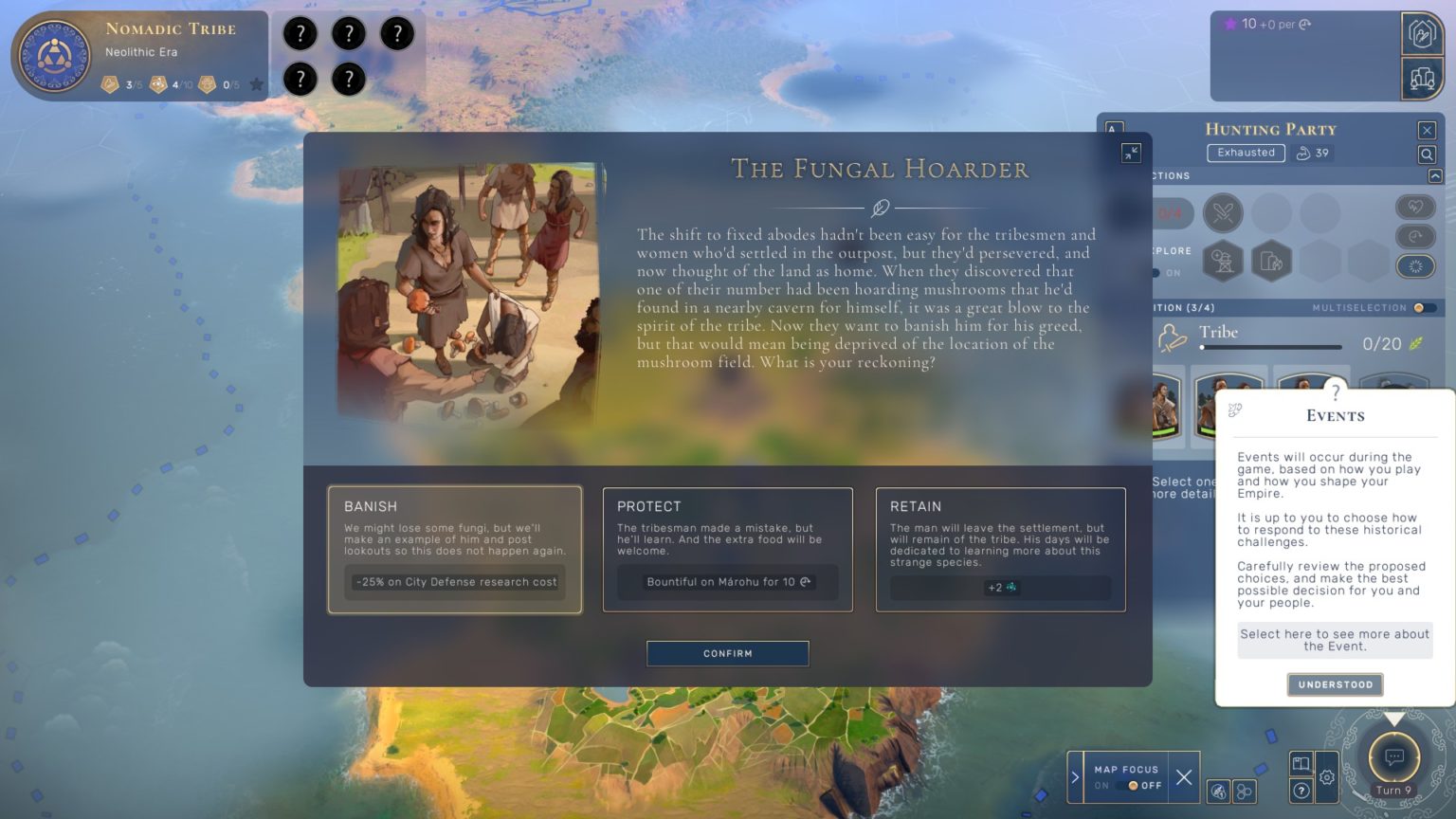Pick the Retain event option

point(1000,549)
